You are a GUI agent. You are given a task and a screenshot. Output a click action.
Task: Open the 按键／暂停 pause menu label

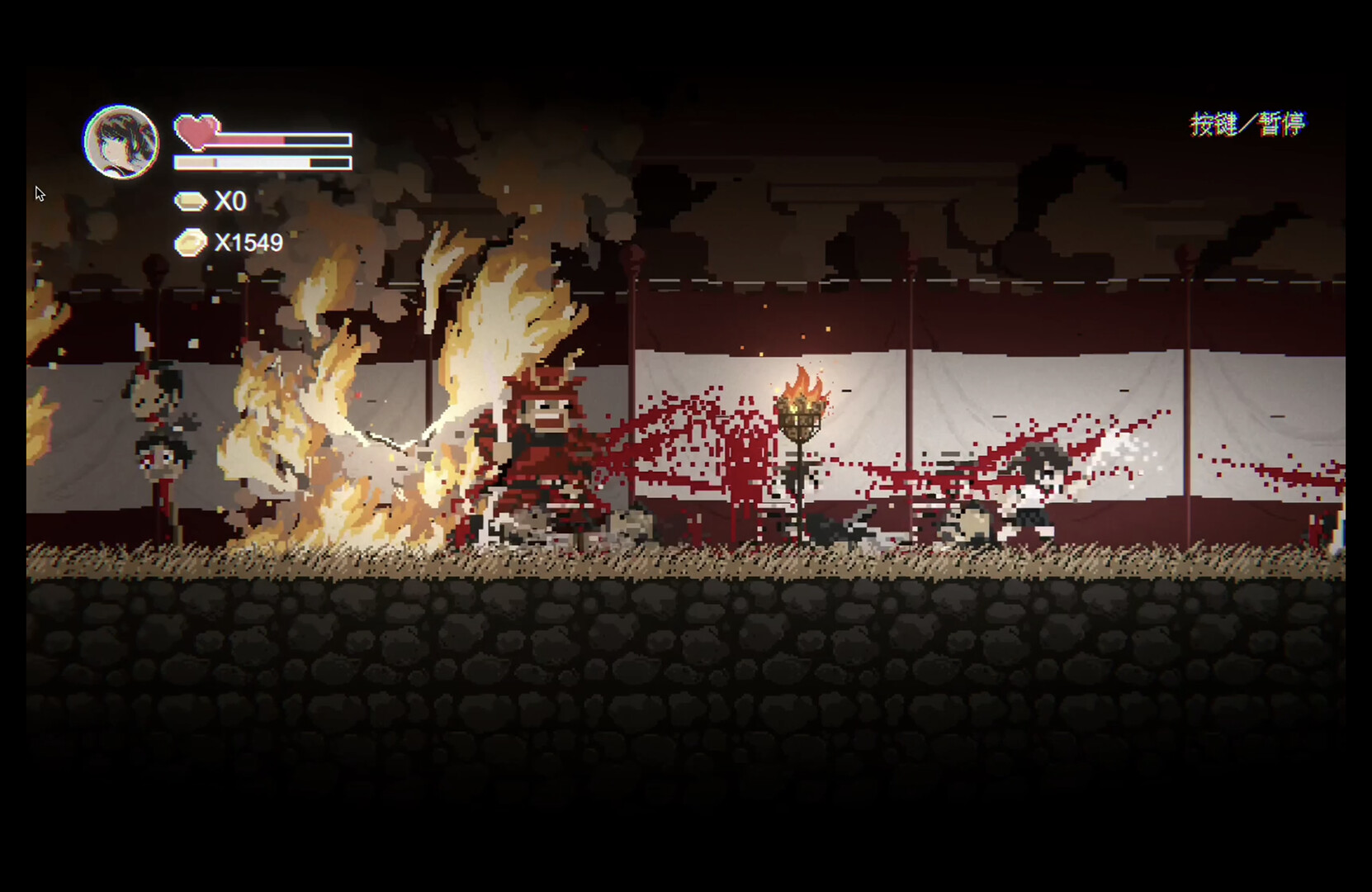click(x=1248, y=124)
